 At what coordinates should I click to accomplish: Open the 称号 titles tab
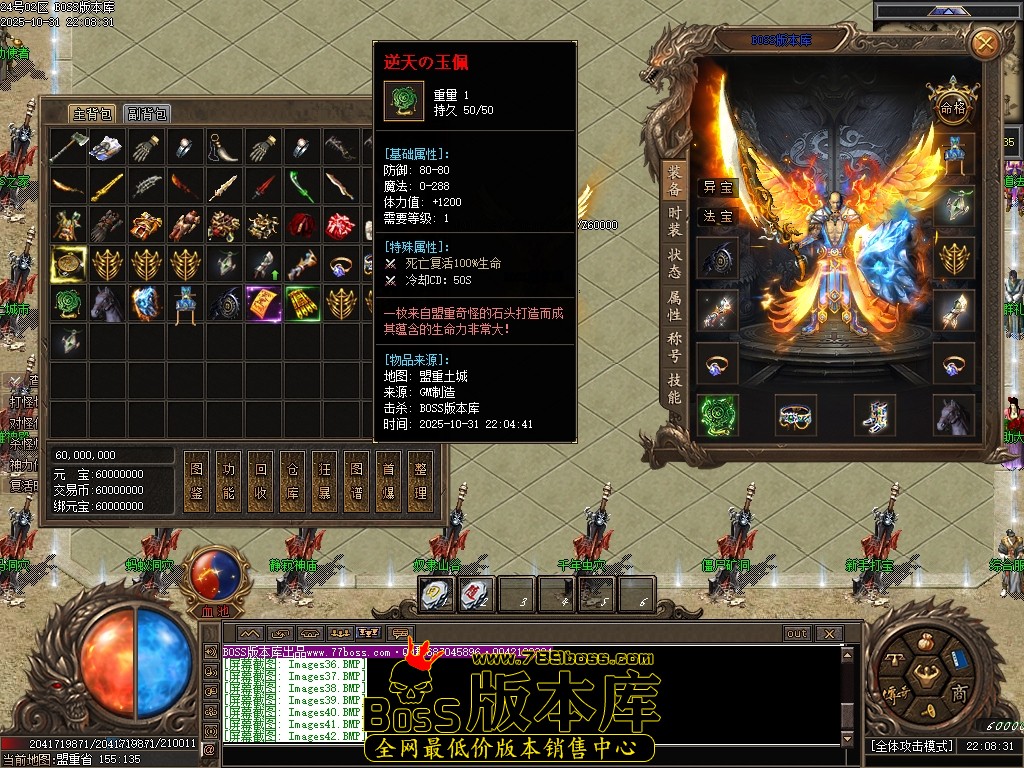pyautogui.click(x=675, y=347)
